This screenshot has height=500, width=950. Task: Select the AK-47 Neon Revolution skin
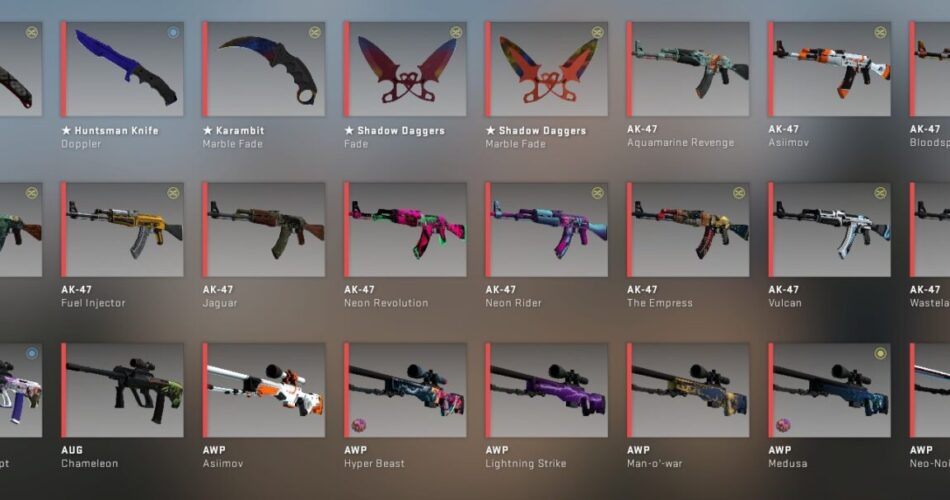coord(407,229)
